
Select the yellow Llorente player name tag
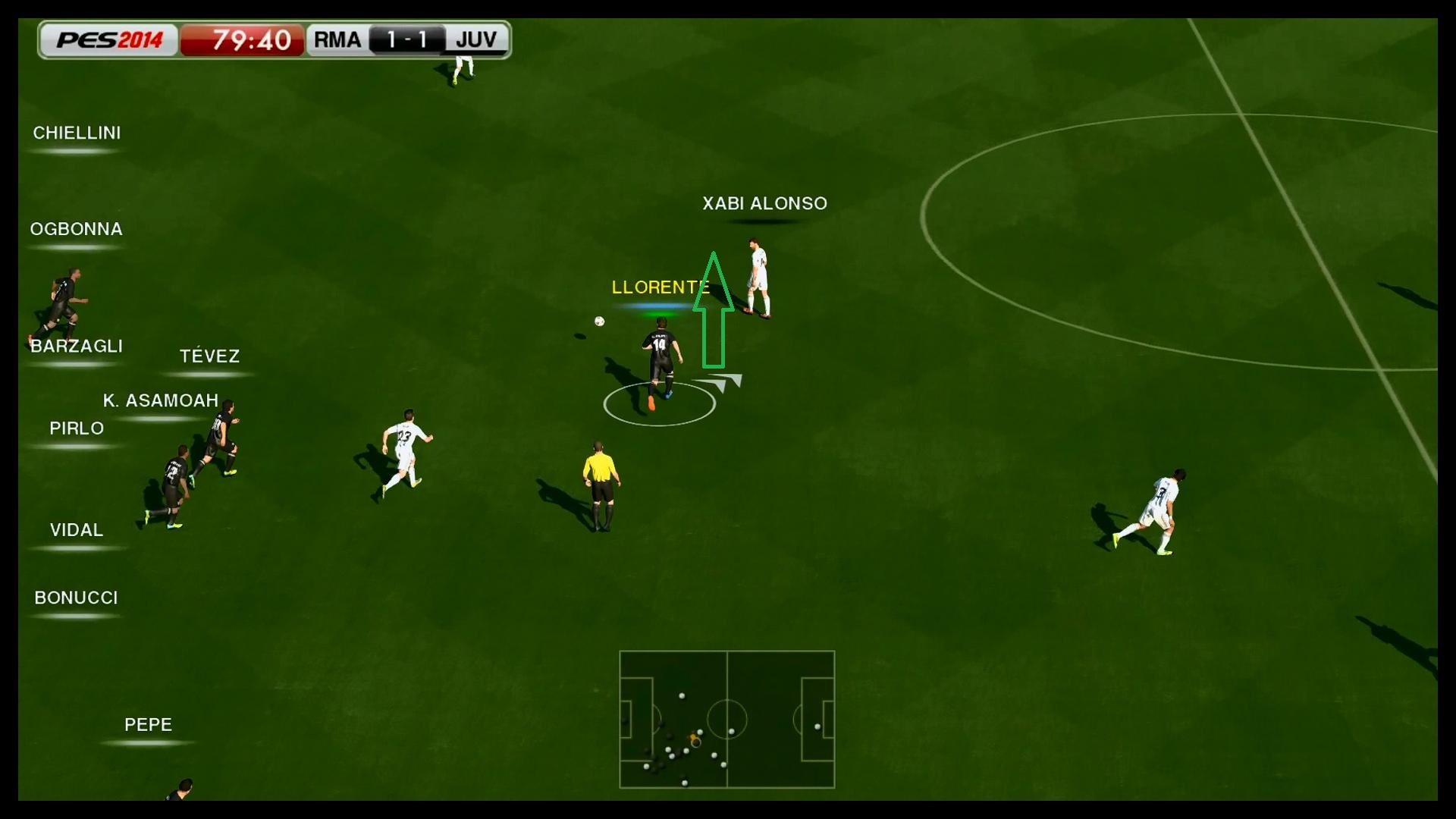point(660,287)
